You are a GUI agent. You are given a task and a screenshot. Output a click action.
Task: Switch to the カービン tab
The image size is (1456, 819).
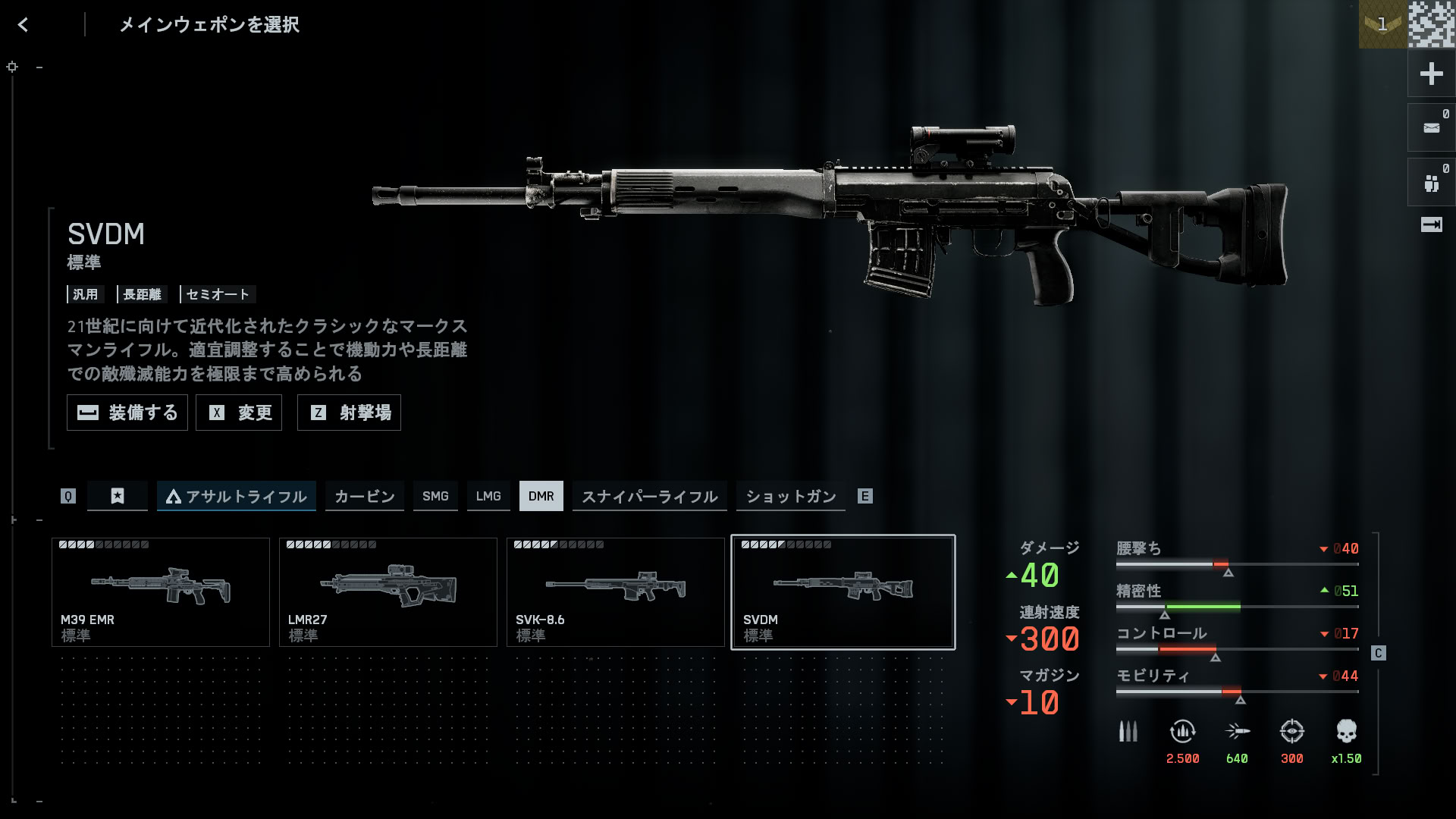coord(365,496)
